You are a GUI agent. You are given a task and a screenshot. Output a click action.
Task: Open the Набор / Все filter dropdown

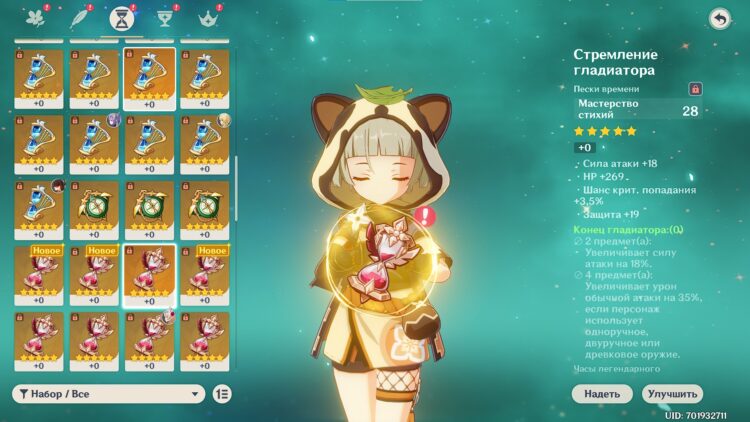(108, 394)
